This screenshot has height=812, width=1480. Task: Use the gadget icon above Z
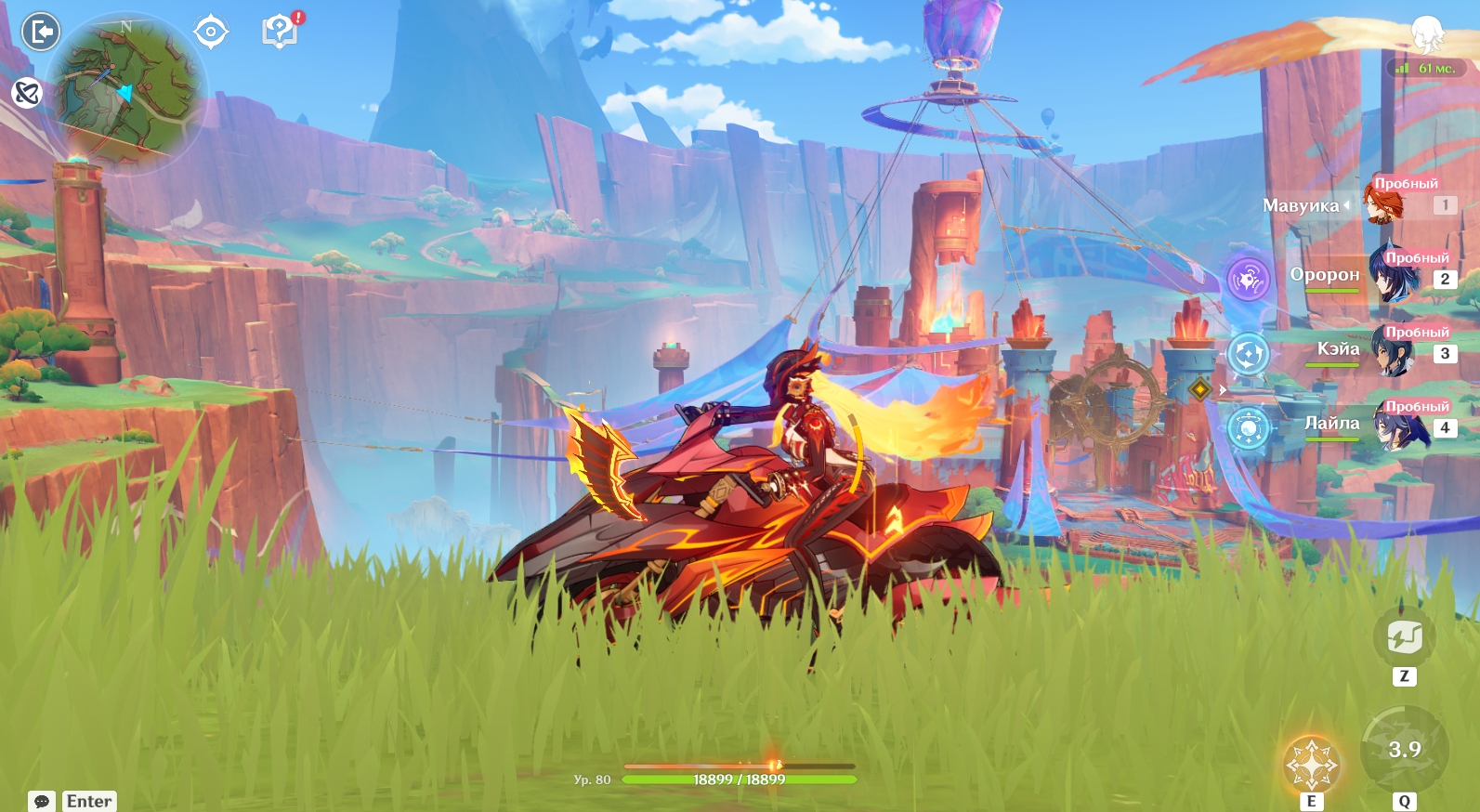(1404, 637)
